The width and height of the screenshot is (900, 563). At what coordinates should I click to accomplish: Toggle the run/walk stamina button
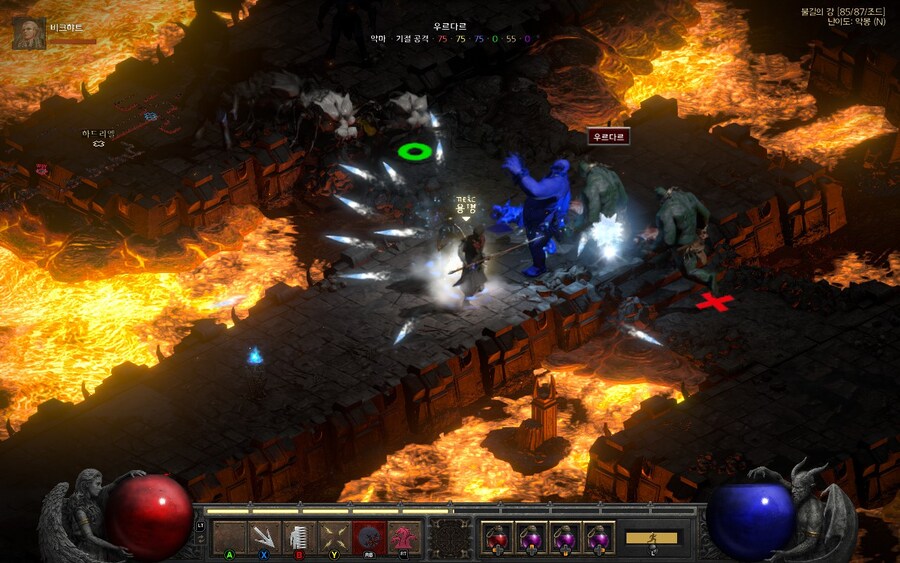point(652,538)
